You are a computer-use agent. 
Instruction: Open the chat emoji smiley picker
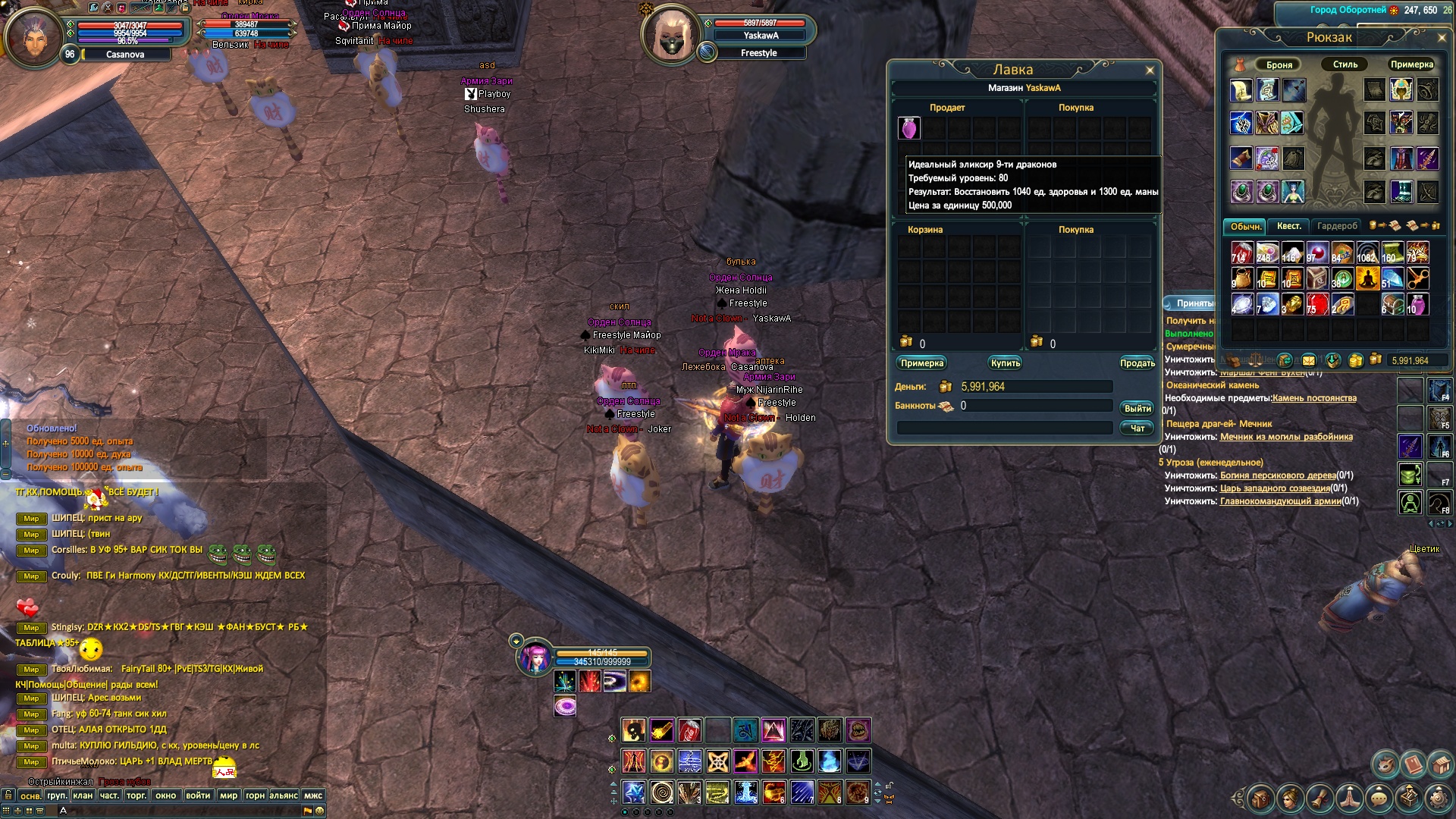pos(320,811)
